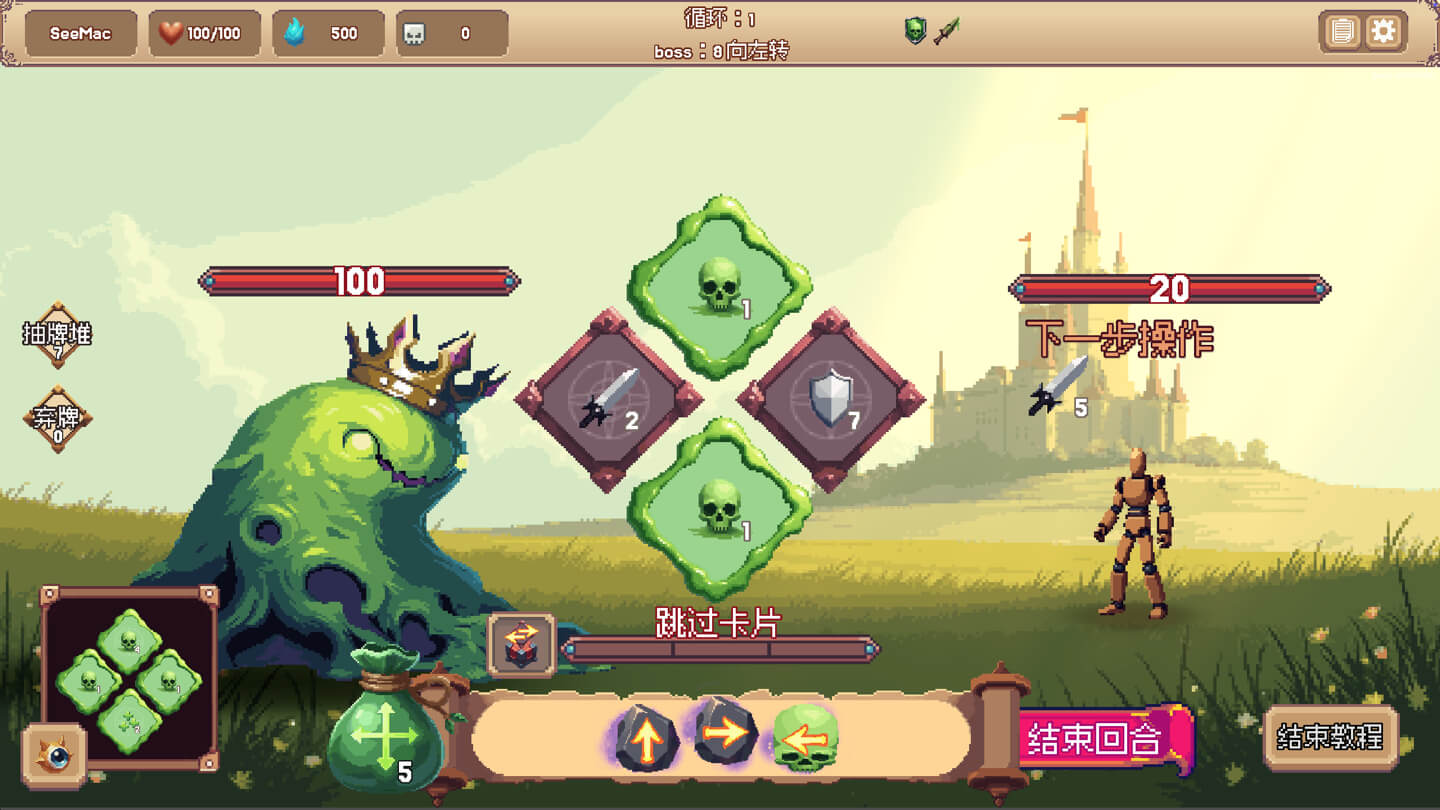The width and height of the screenshot is (1440, 810).
Task: Click the skip card swap icon
Action: (x=521, y=645)
